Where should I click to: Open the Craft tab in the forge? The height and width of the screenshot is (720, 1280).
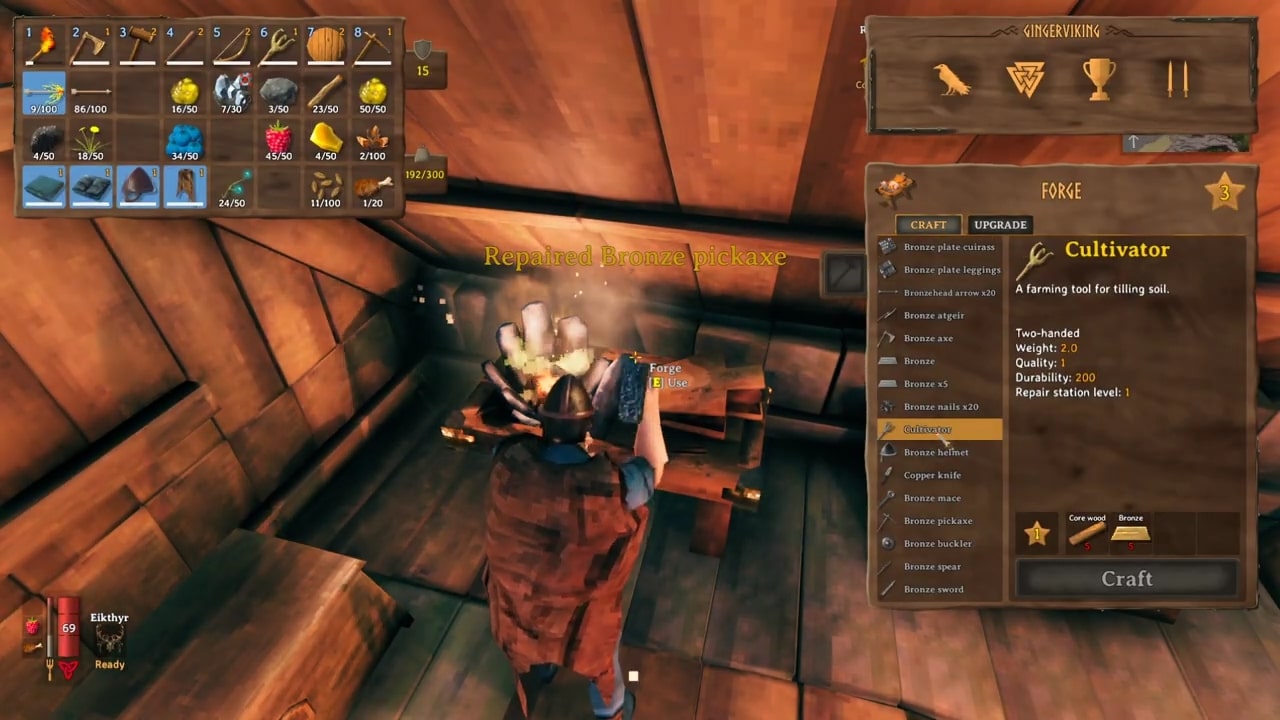(x=928, y=225)
